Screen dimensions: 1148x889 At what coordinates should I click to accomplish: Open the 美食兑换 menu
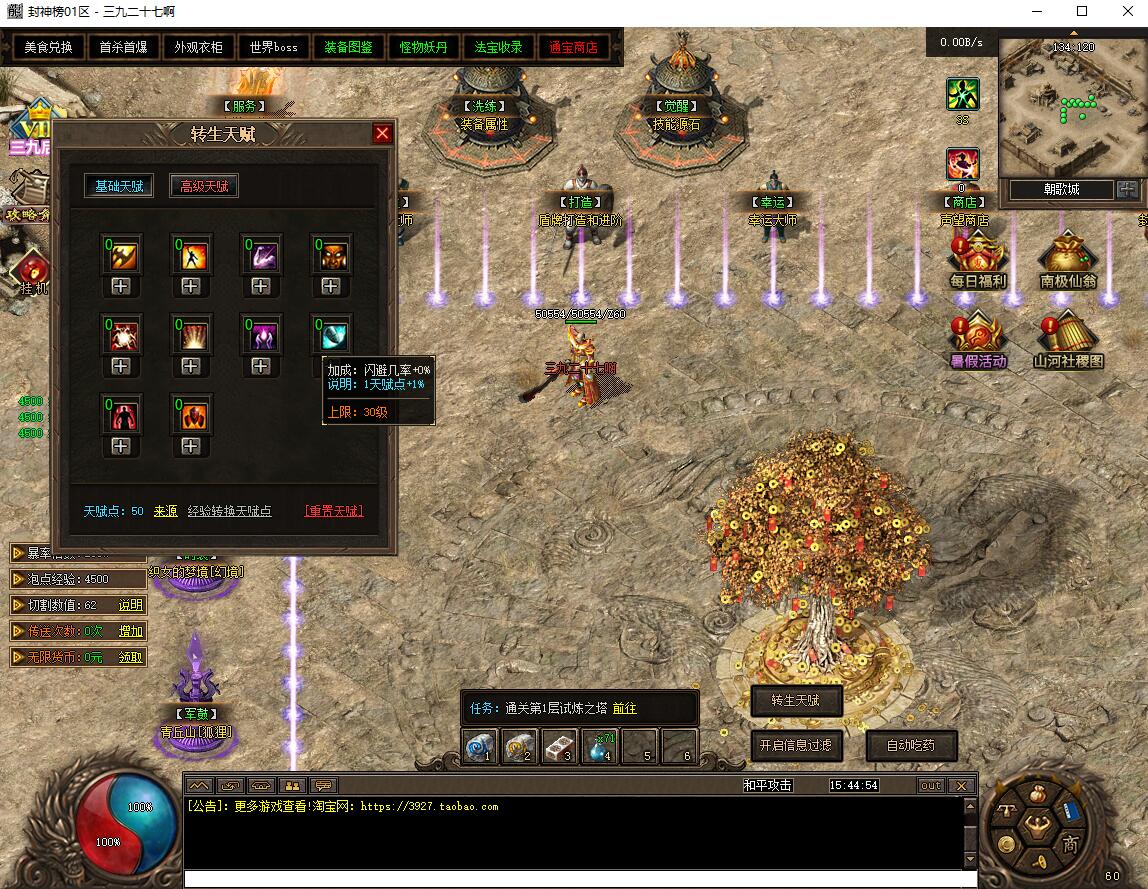[49, 47]
